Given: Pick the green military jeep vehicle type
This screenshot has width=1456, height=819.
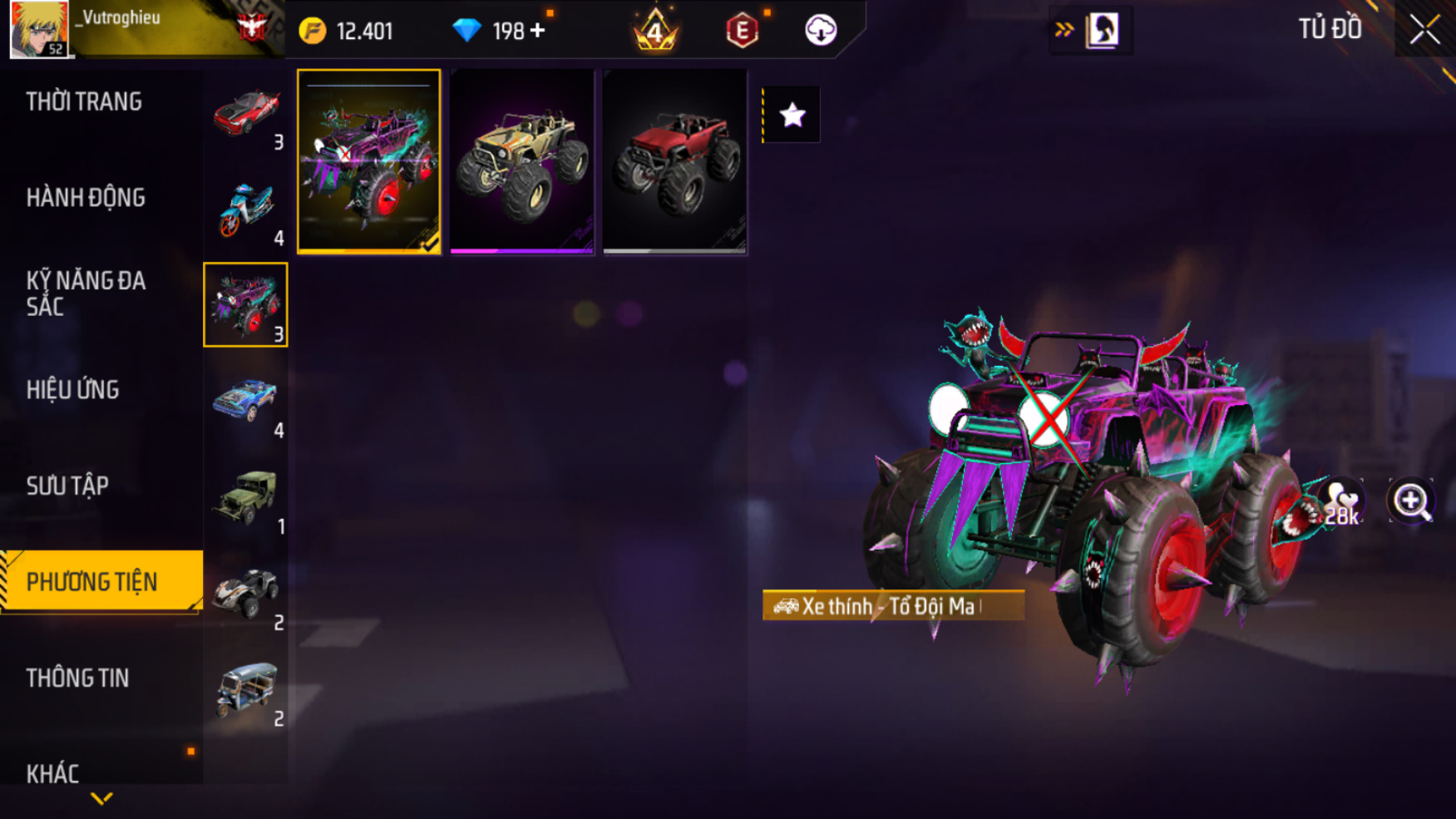Looking at the screenshot, I should coord(245,498).
